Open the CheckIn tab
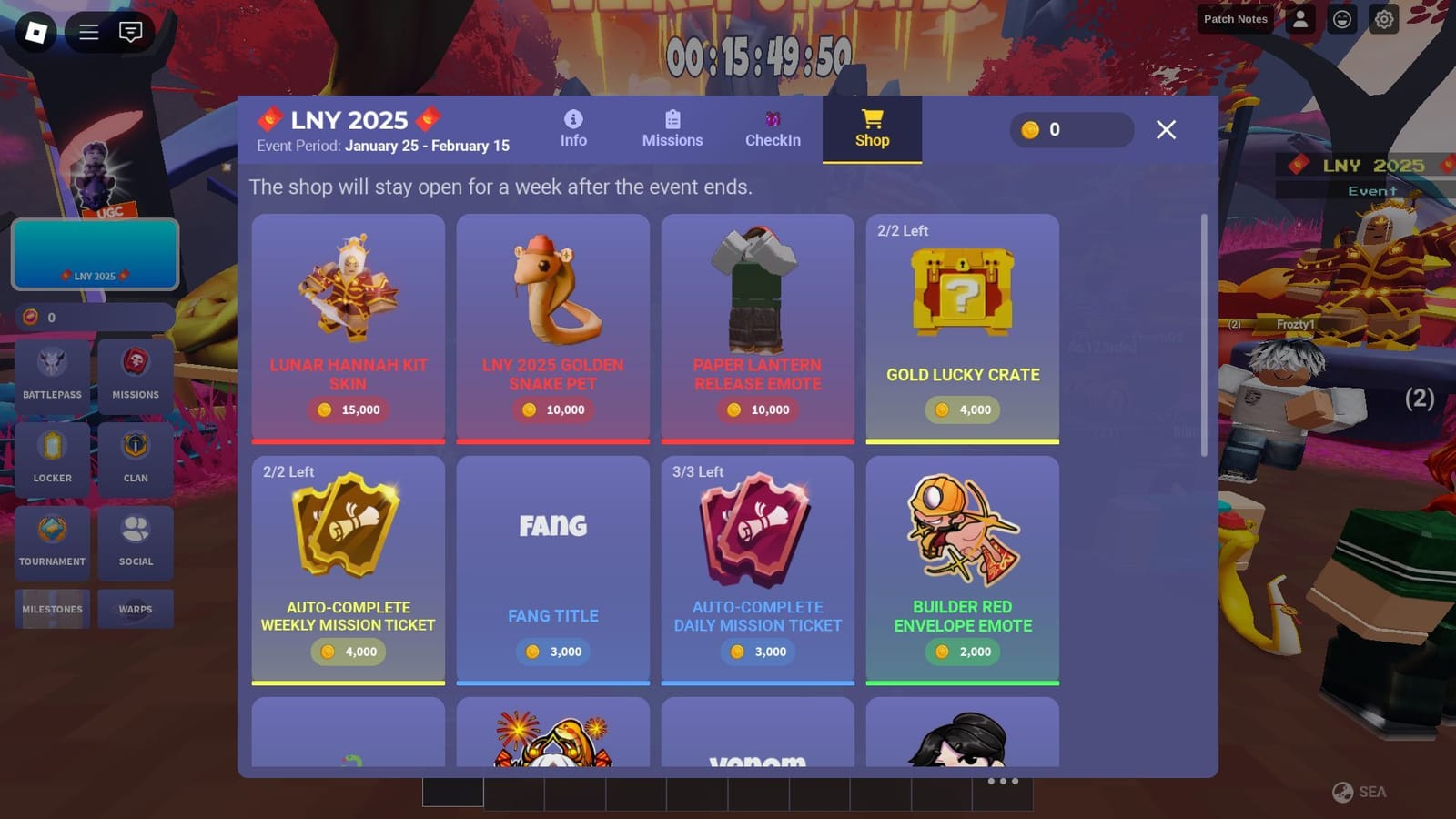The height and width of the screenshot is (819, 1456). coord(773,129)
